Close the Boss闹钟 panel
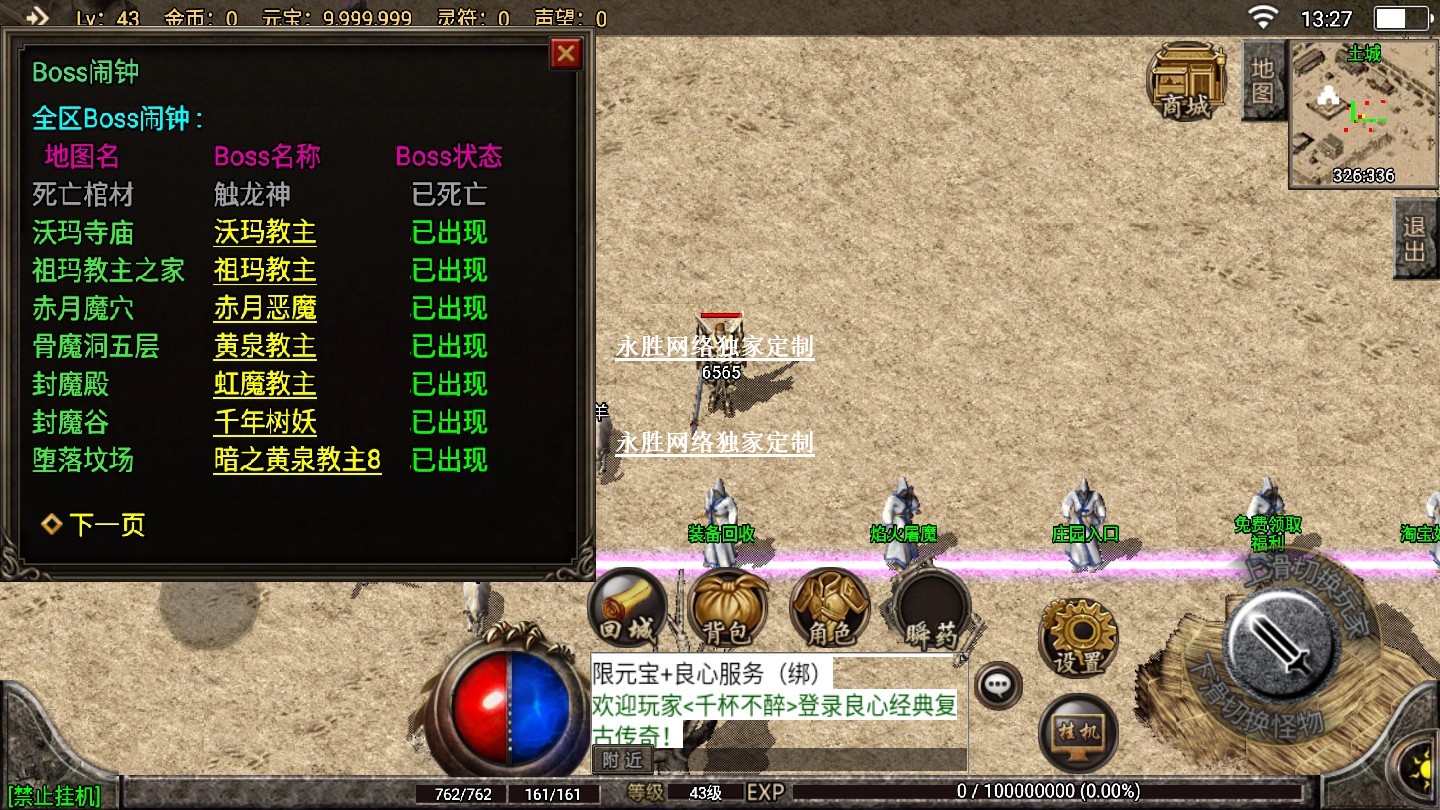 (566, 53)
